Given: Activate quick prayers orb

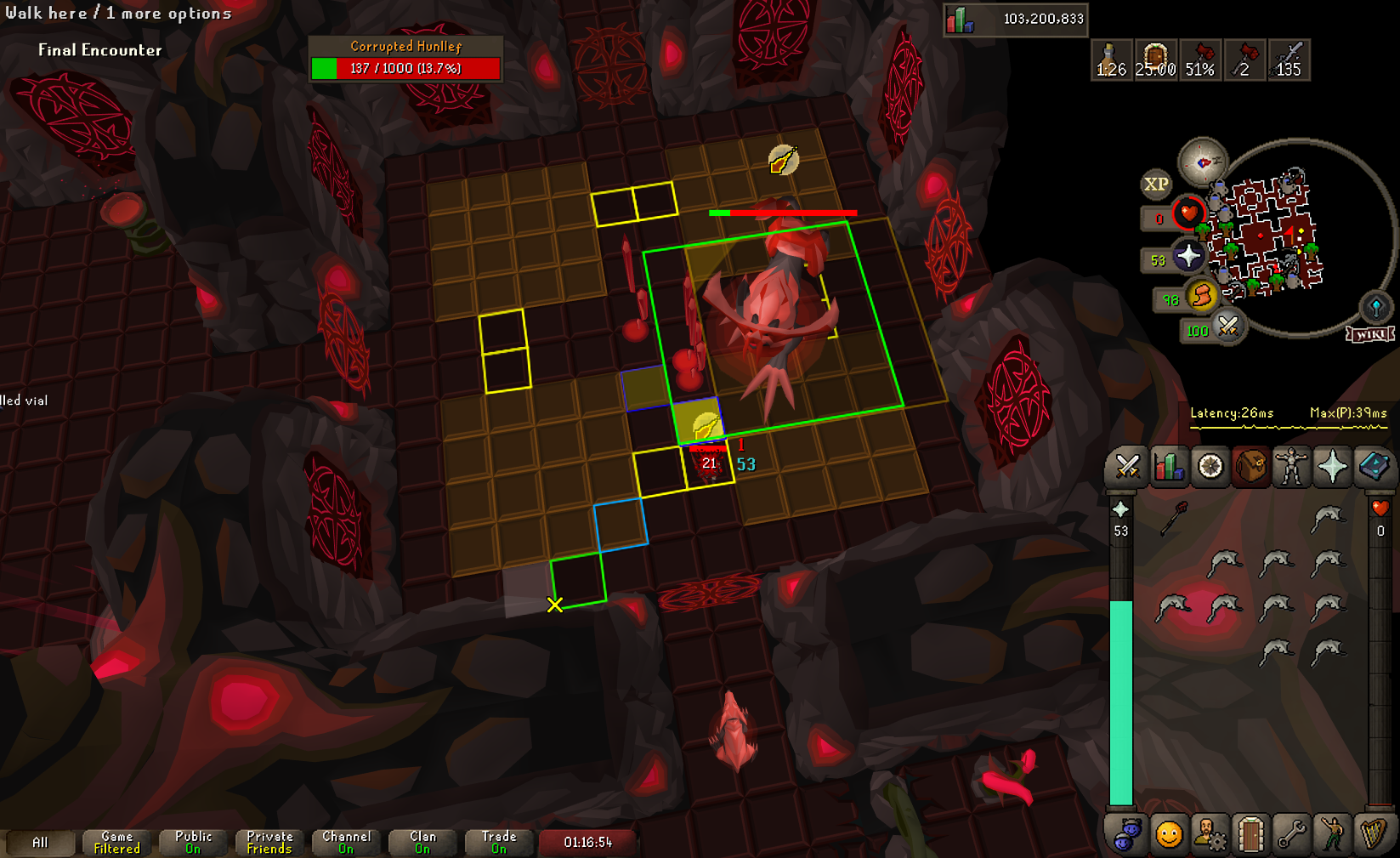Looking at the screenshot, I should click(1187, 256).
